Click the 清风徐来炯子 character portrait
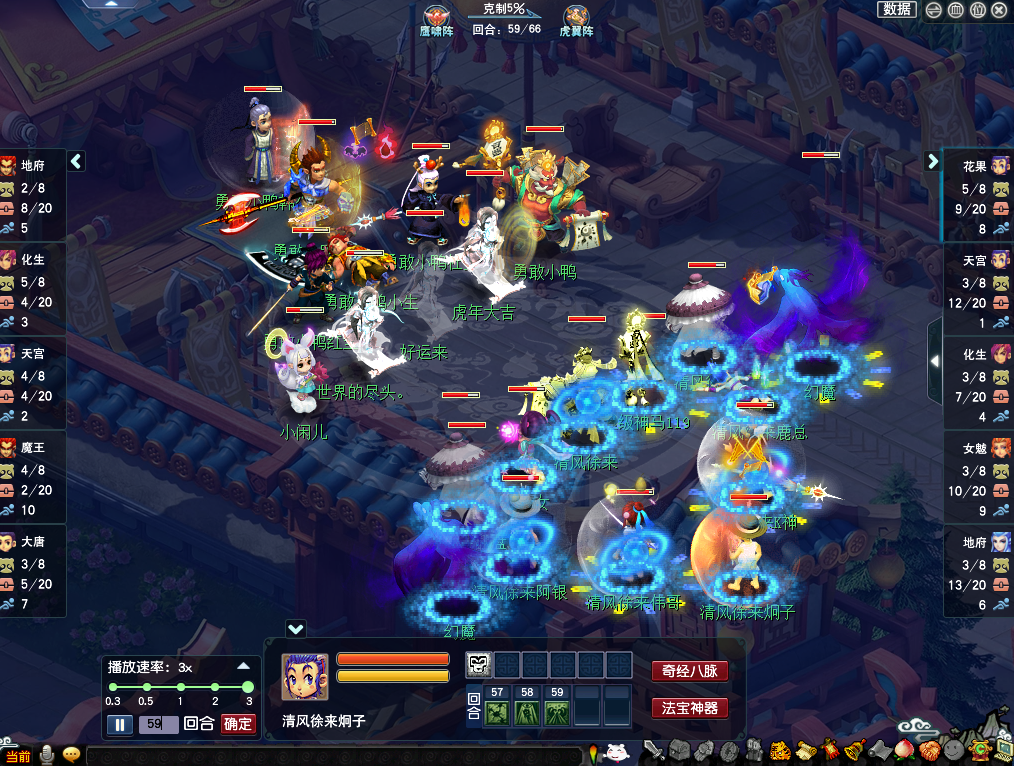 305,678
